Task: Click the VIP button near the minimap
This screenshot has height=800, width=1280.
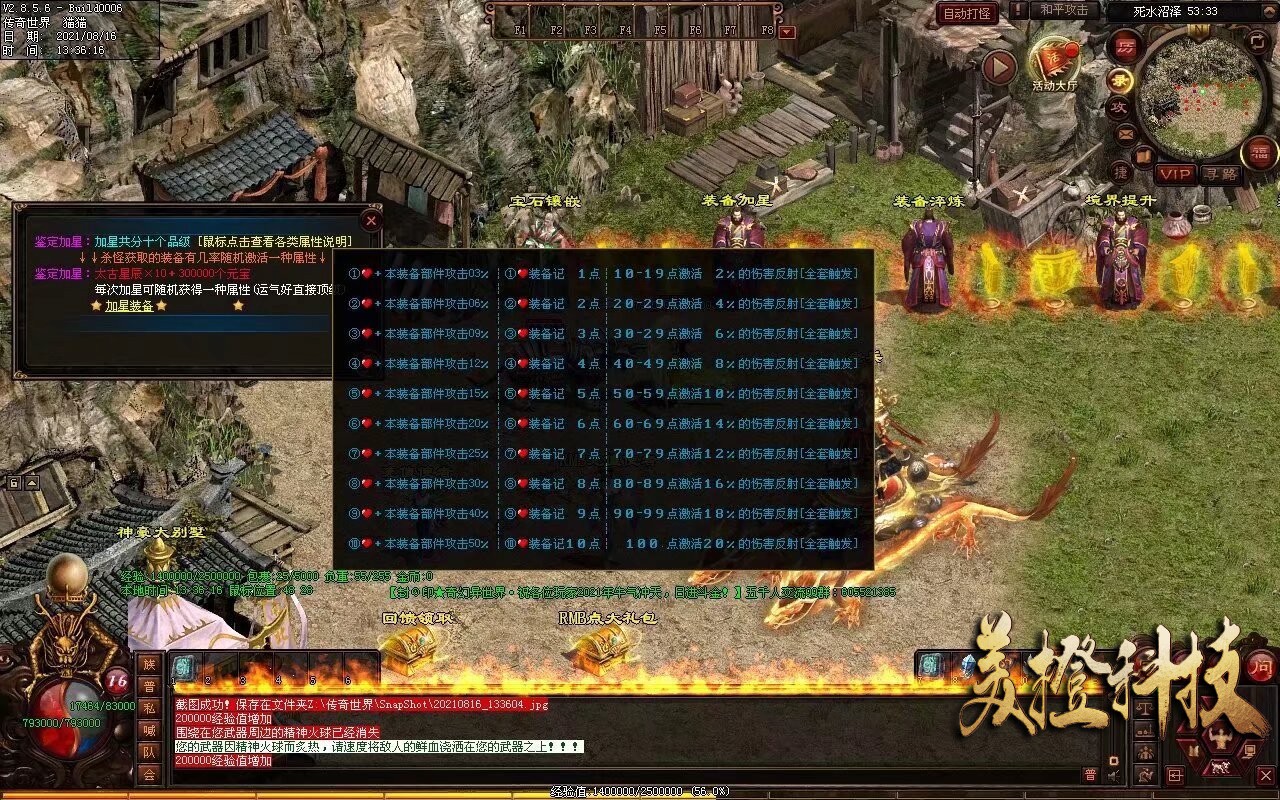Action: (x=1175, y=172)
